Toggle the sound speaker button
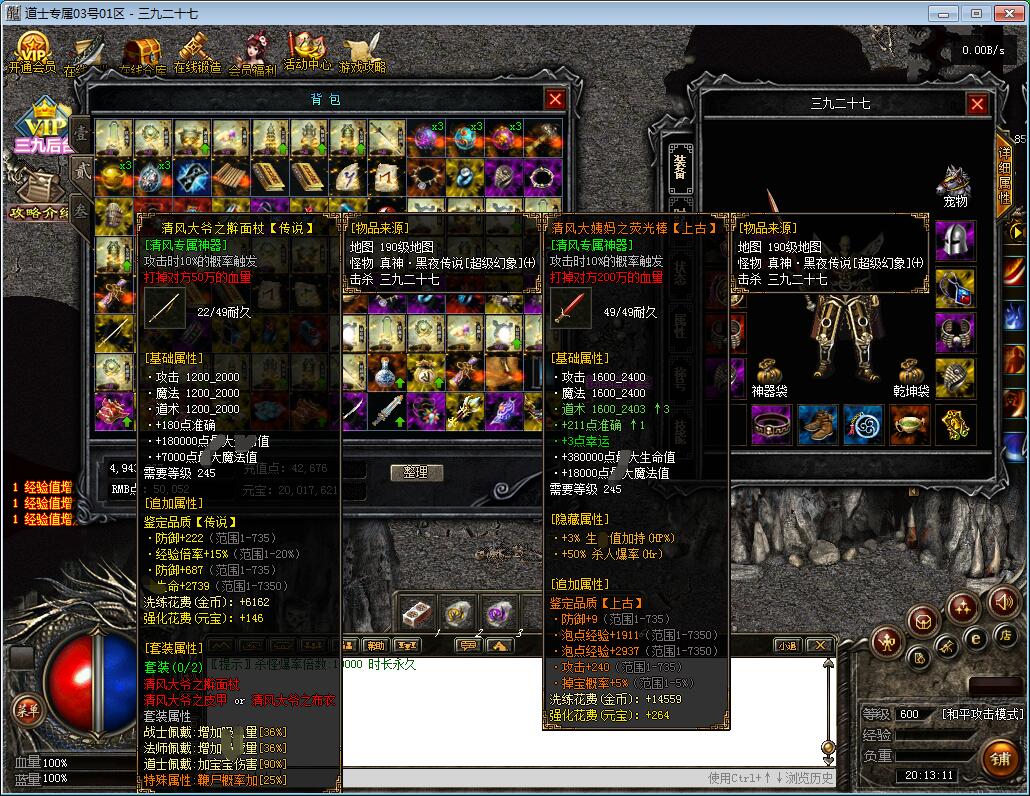Screen dimensions: 1030x796 (x=1003, y=601)
